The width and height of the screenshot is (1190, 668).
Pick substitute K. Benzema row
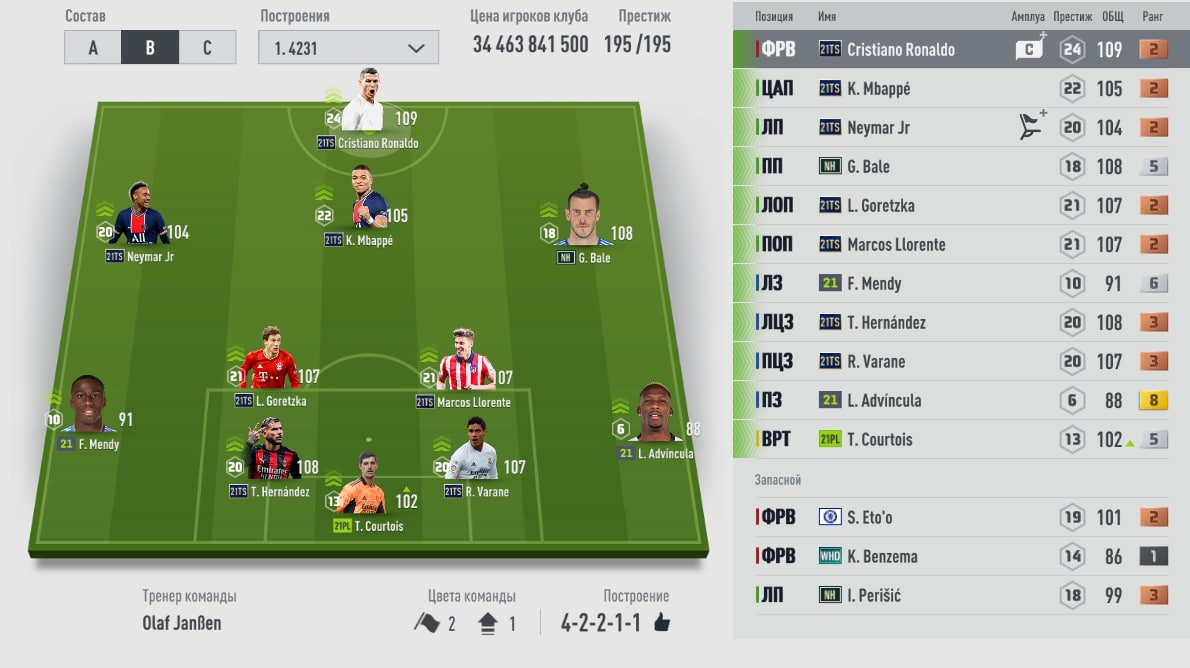pos(960,556)
